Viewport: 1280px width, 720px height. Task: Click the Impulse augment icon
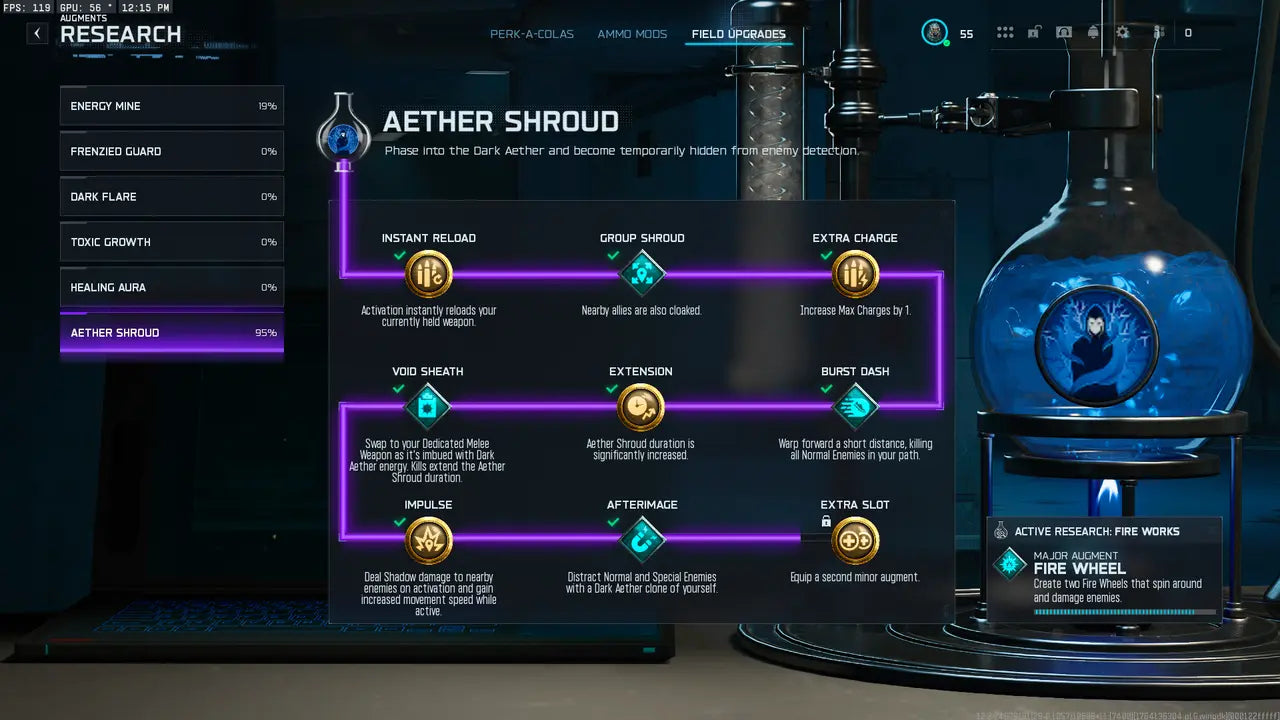coord(429,540)
